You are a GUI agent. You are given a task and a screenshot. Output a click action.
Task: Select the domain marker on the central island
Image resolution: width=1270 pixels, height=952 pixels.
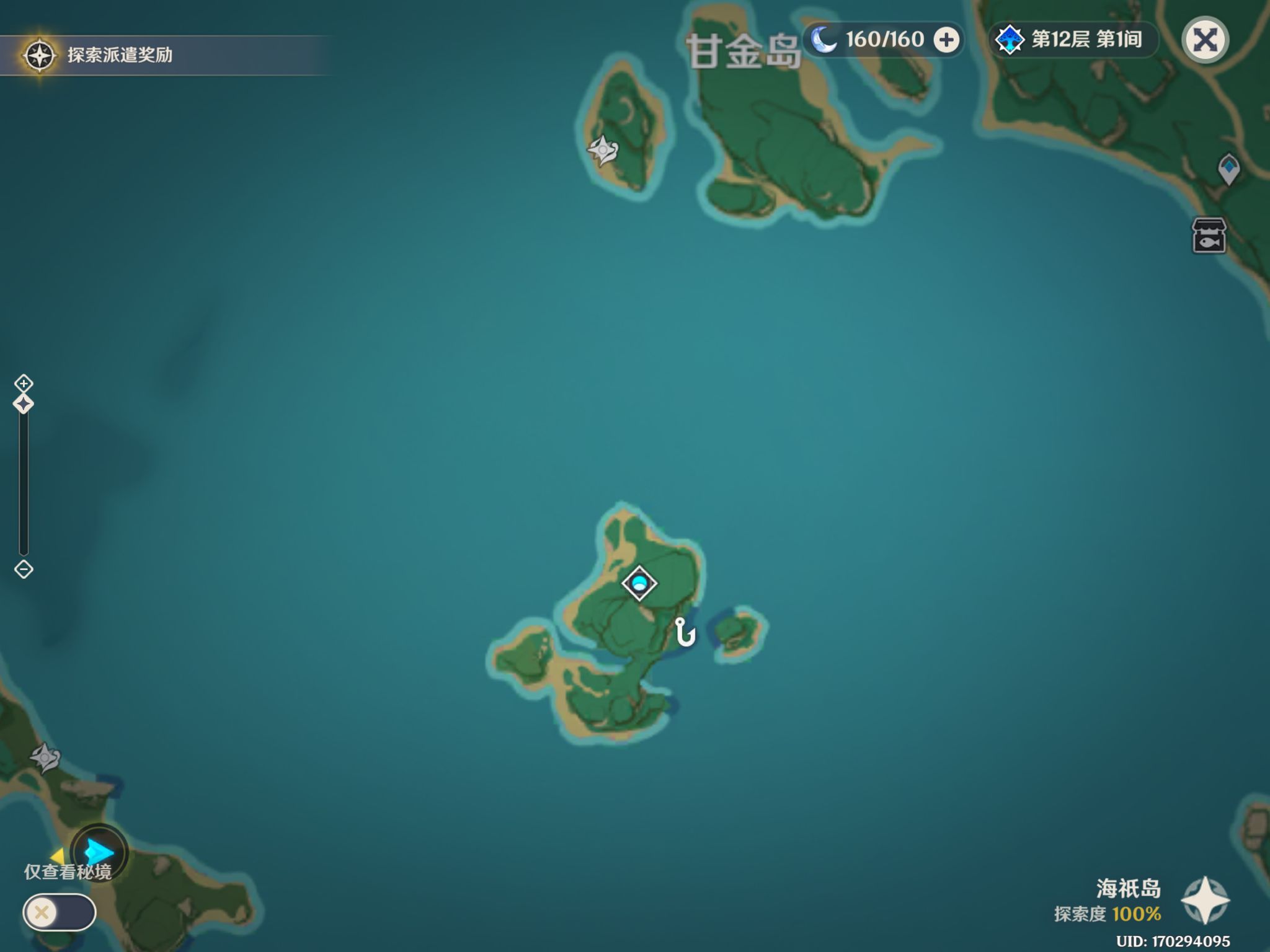639,583
